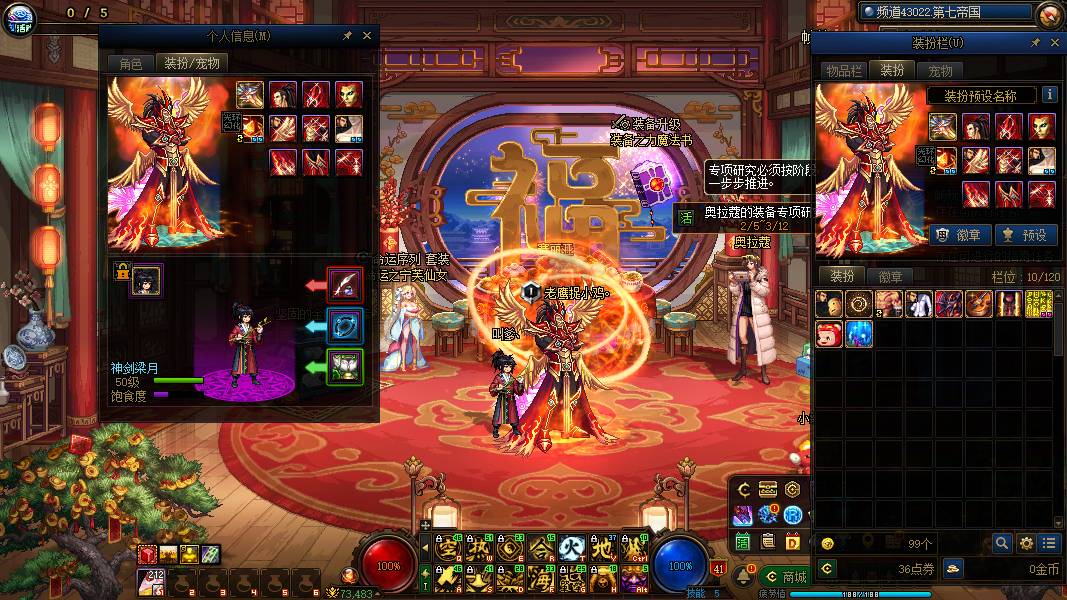The image size is (1067, 600).
Task: Select the guitar item in inventory
Action: [x=978, y=304]
